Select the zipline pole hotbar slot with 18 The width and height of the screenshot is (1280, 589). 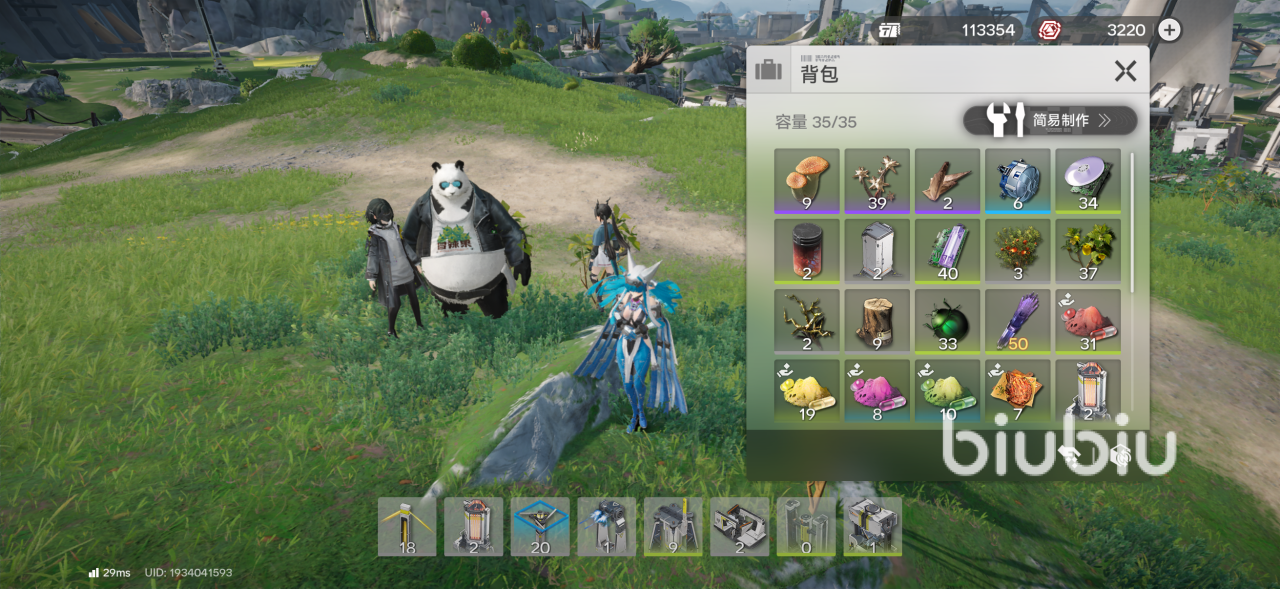[407, 527]
